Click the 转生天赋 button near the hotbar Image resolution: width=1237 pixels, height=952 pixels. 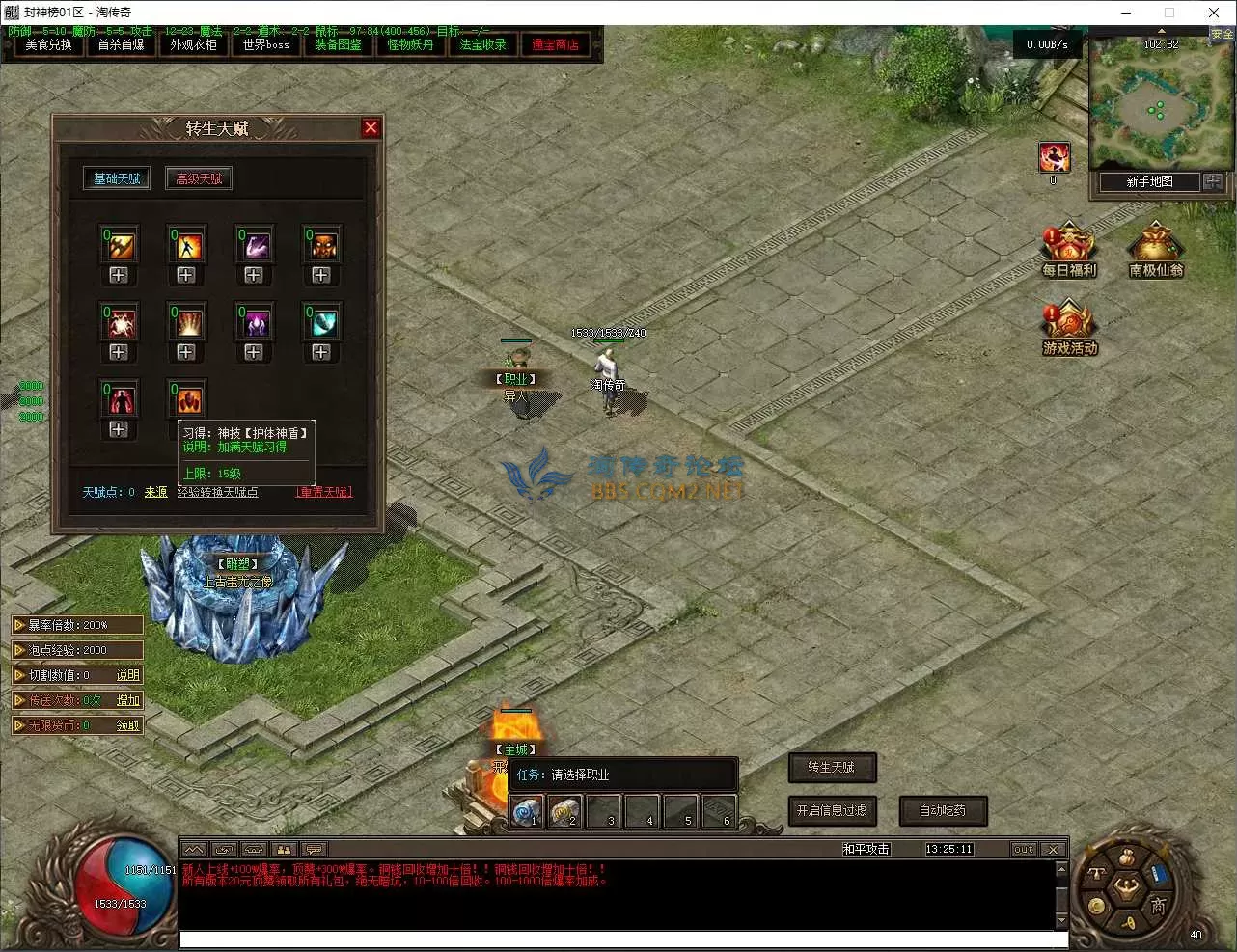832,768
